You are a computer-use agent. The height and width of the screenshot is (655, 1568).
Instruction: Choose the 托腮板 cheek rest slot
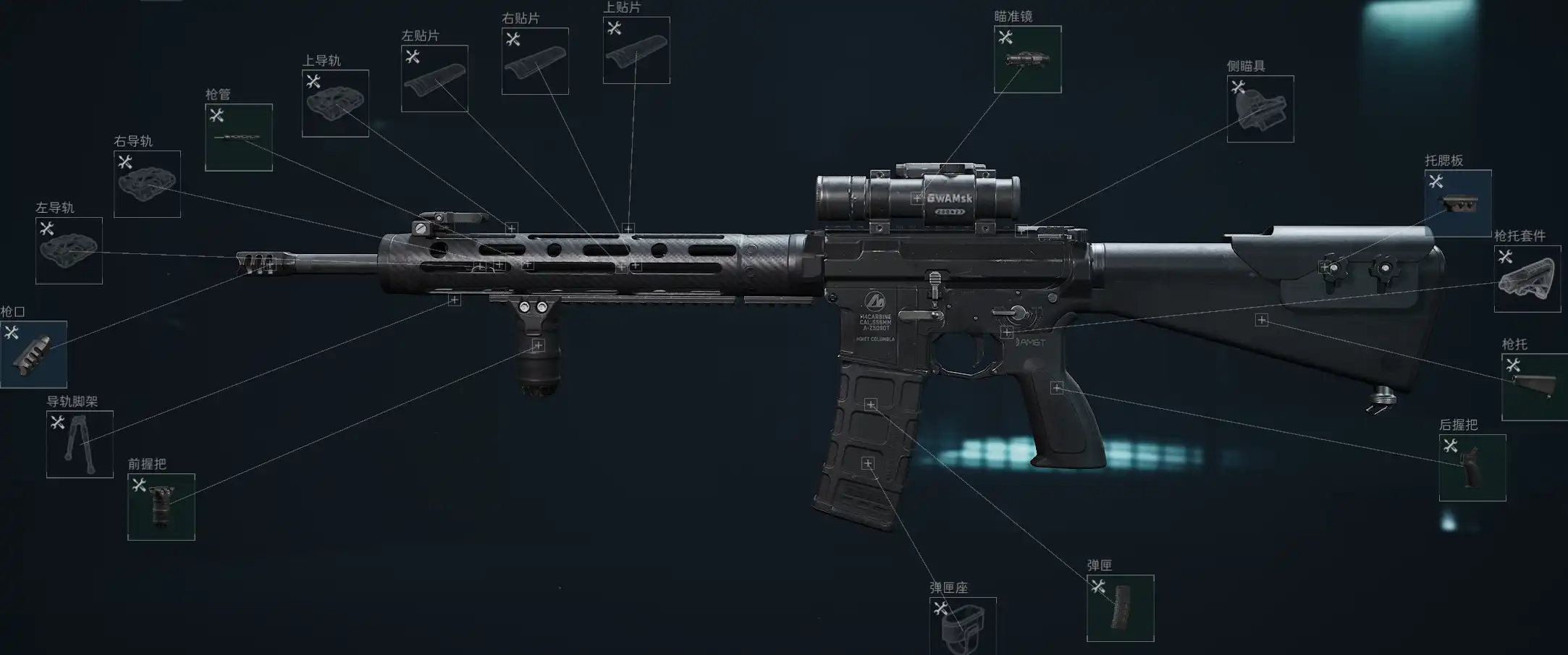point(1458,203)
